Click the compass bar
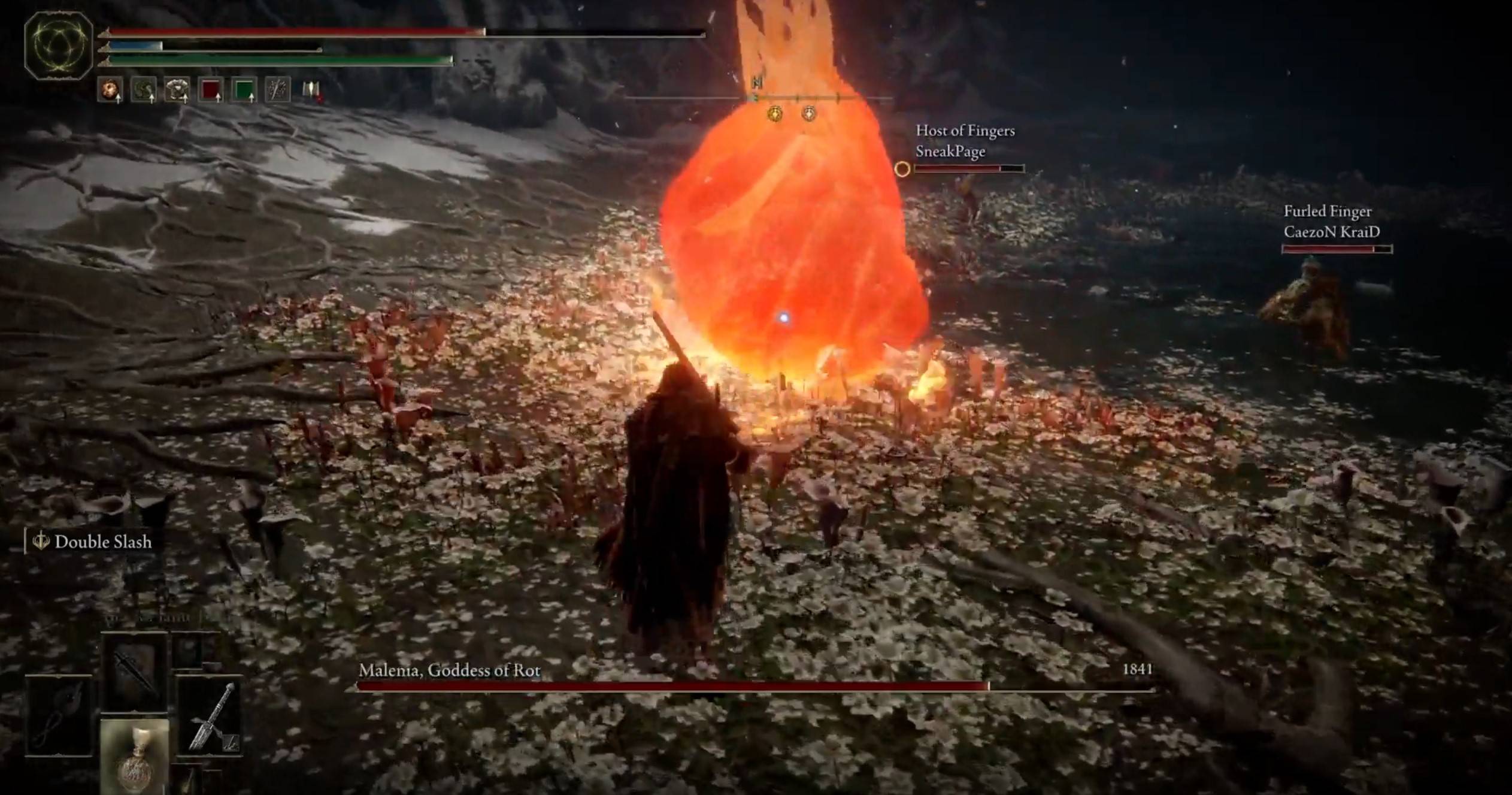 coord(757,98)
